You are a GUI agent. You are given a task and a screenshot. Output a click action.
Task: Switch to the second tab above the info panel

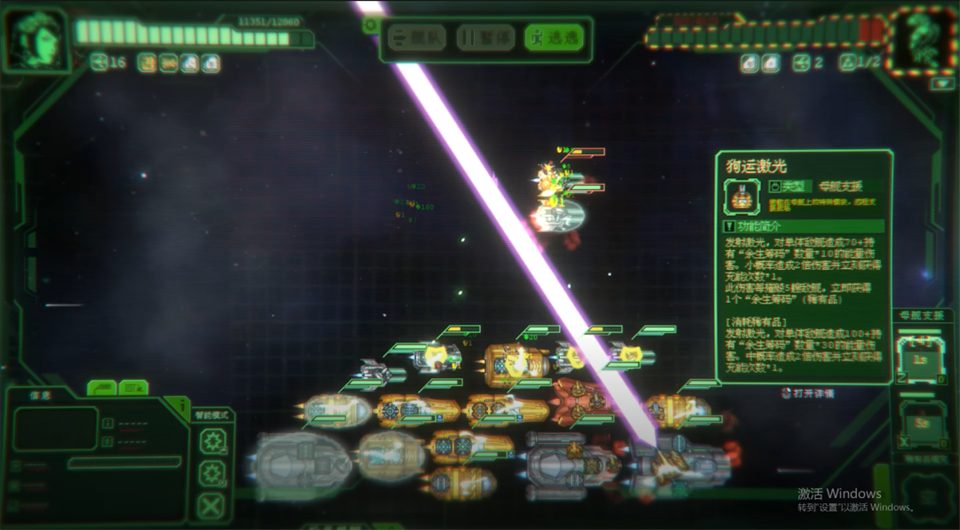pos(133,387)
